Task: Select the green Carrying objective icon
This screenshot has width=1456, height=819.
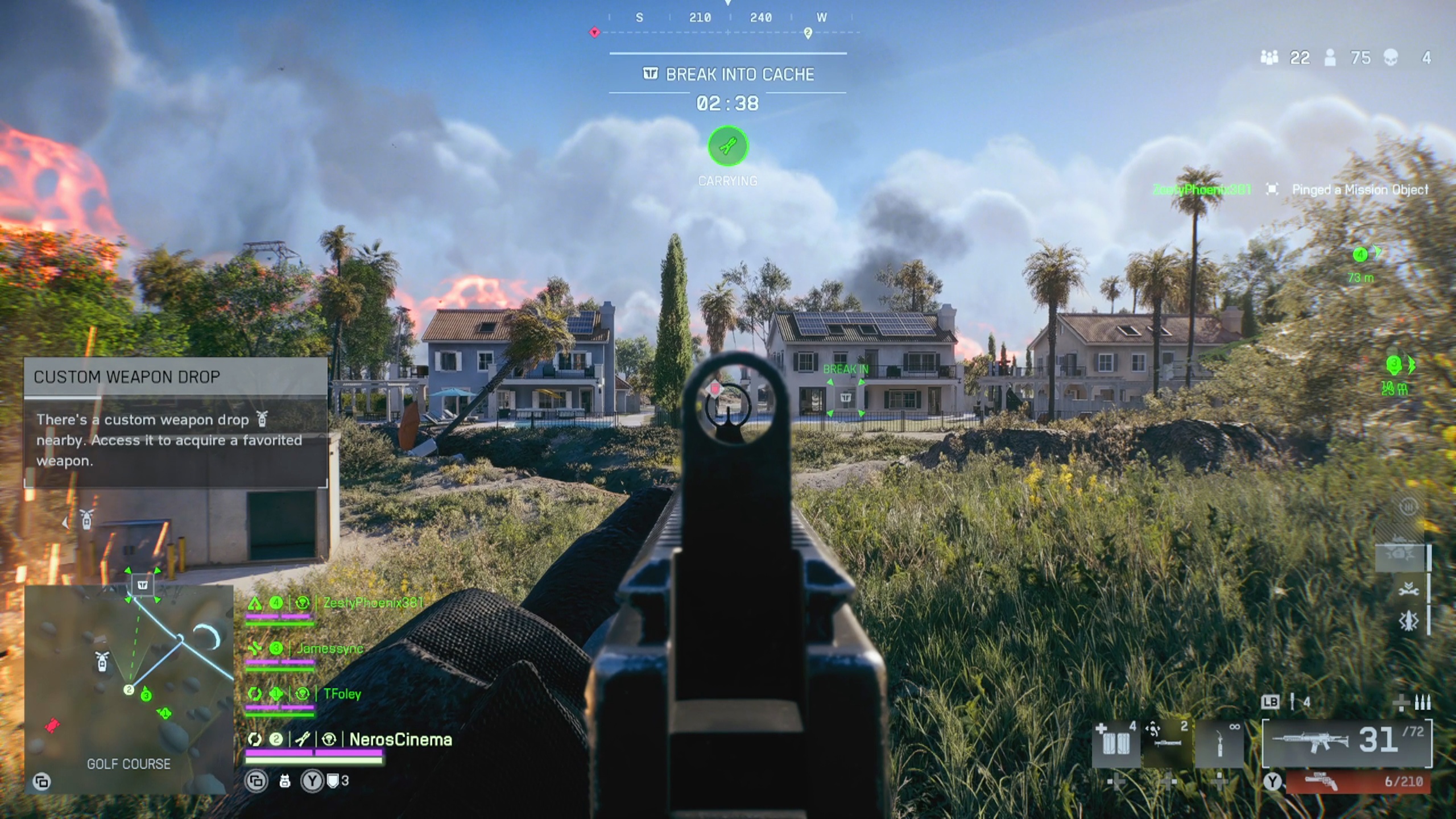Action: point(728,147)
